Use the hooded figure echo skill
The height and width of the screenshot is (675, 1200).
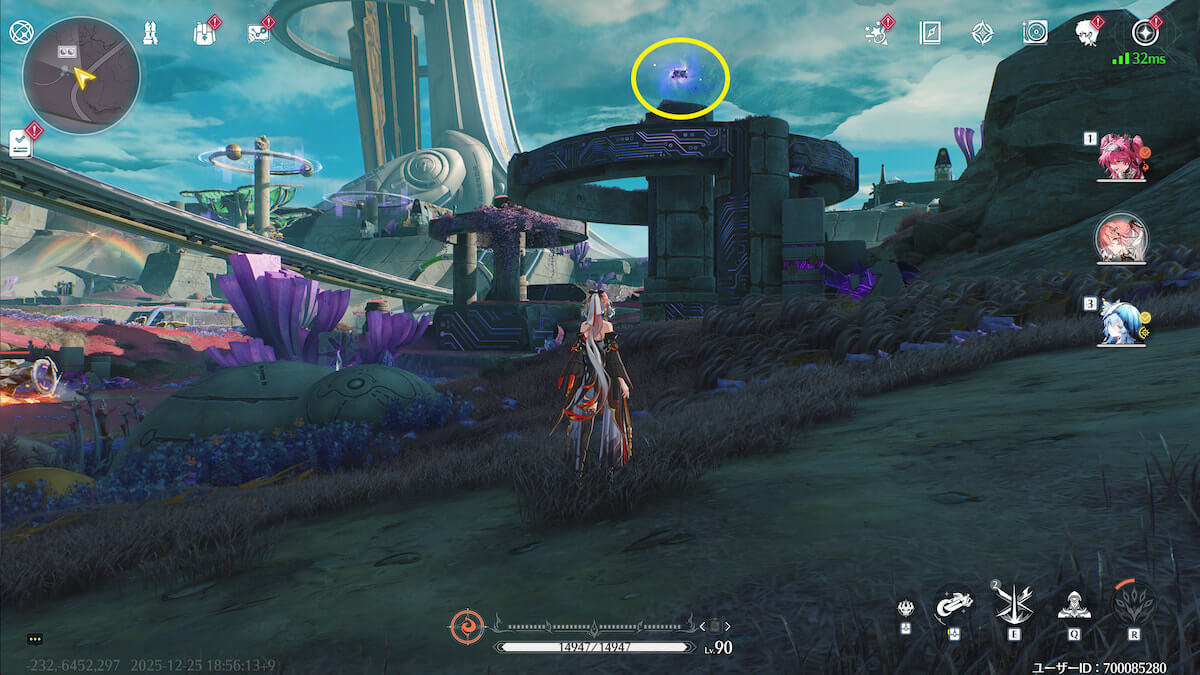1073,604
